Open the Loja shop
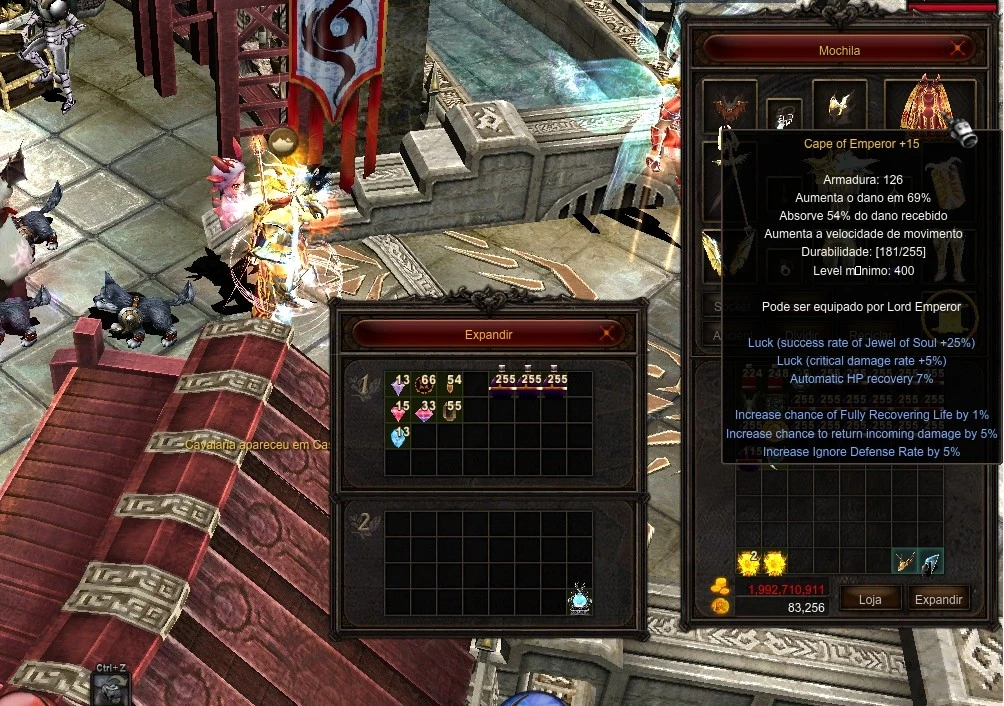 (x=870, y=599)
